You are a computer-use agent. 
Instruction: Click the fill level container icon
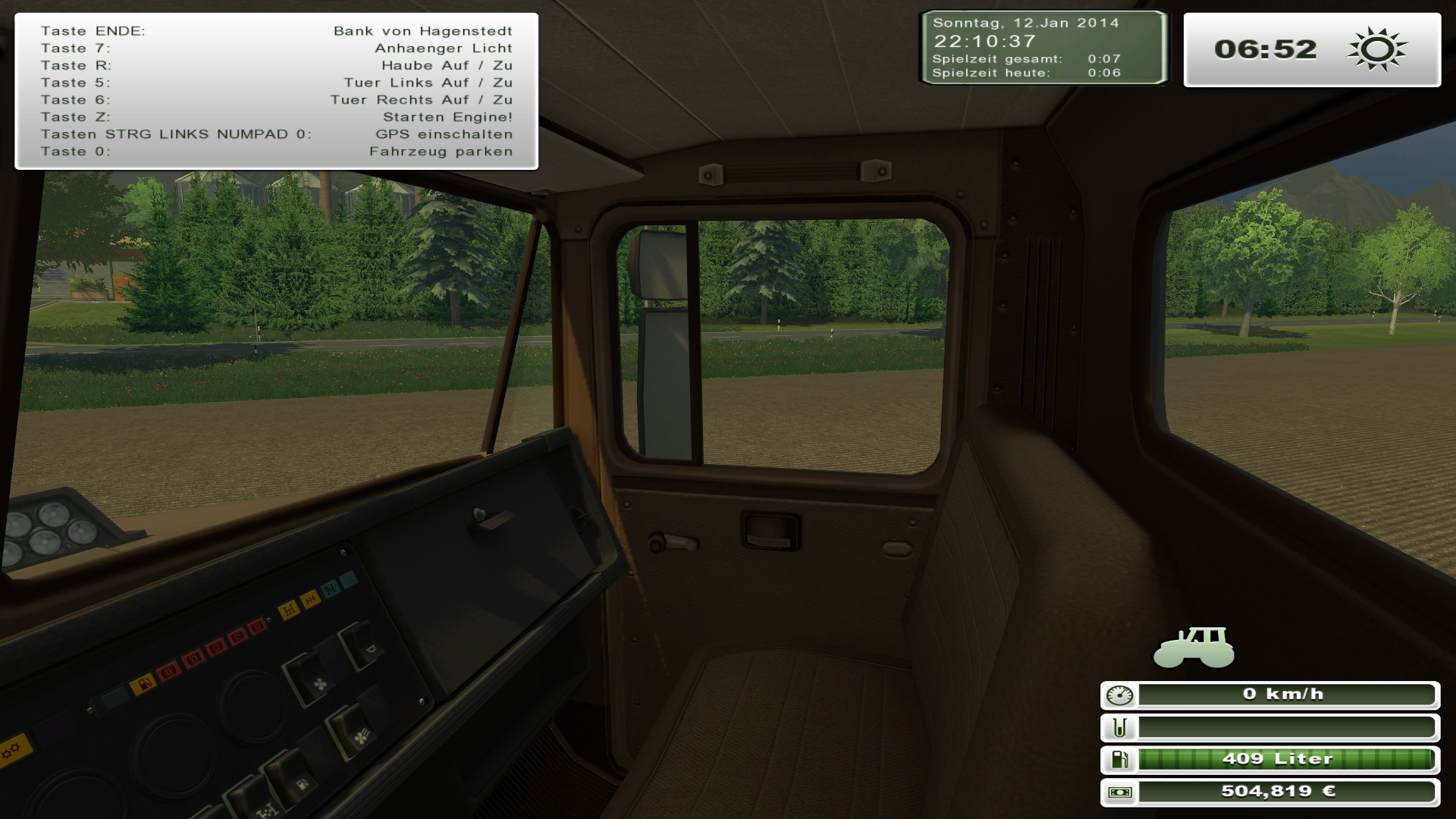tap(1119, 728)
